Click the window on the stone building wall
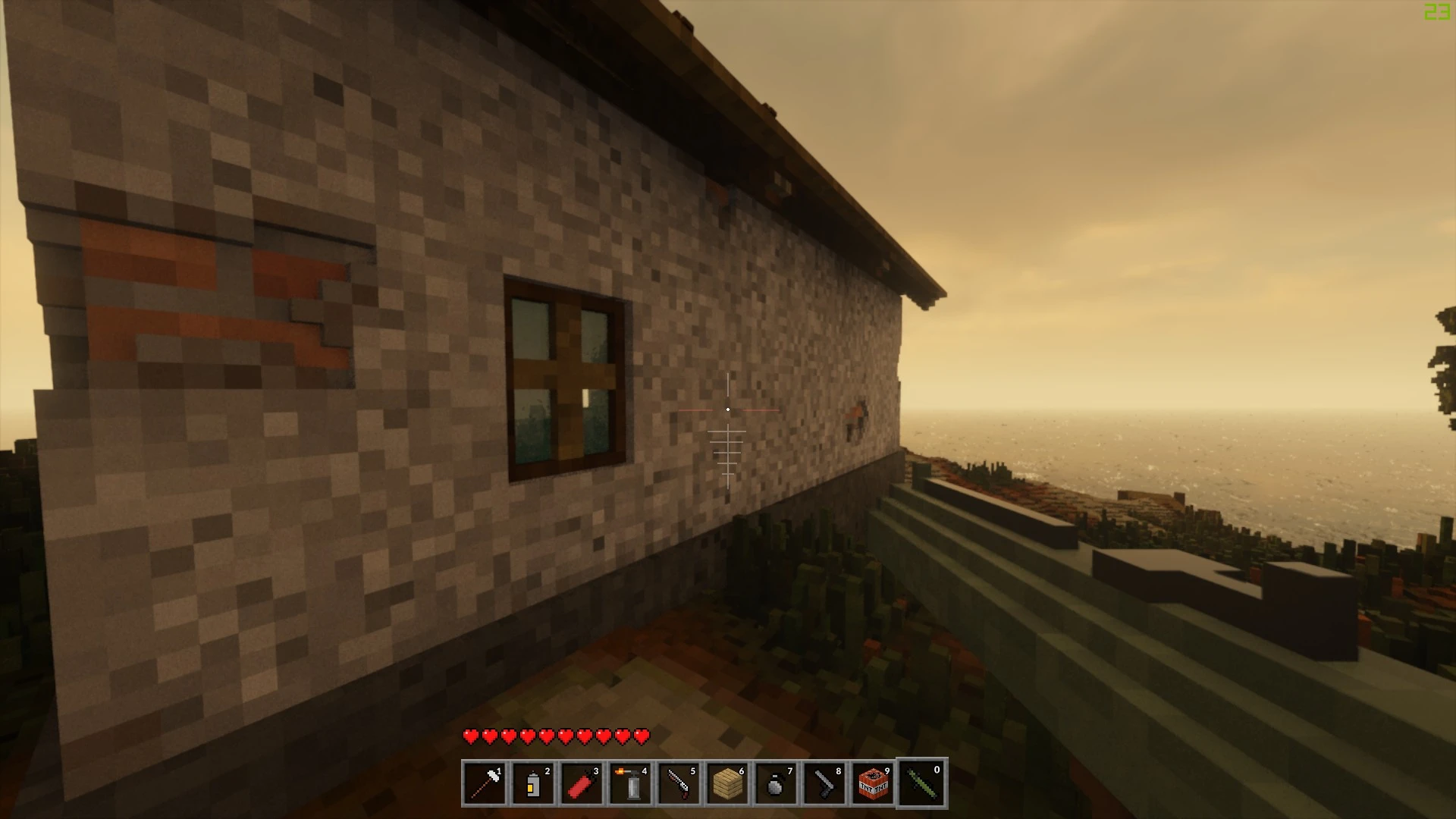 (563, 375)
